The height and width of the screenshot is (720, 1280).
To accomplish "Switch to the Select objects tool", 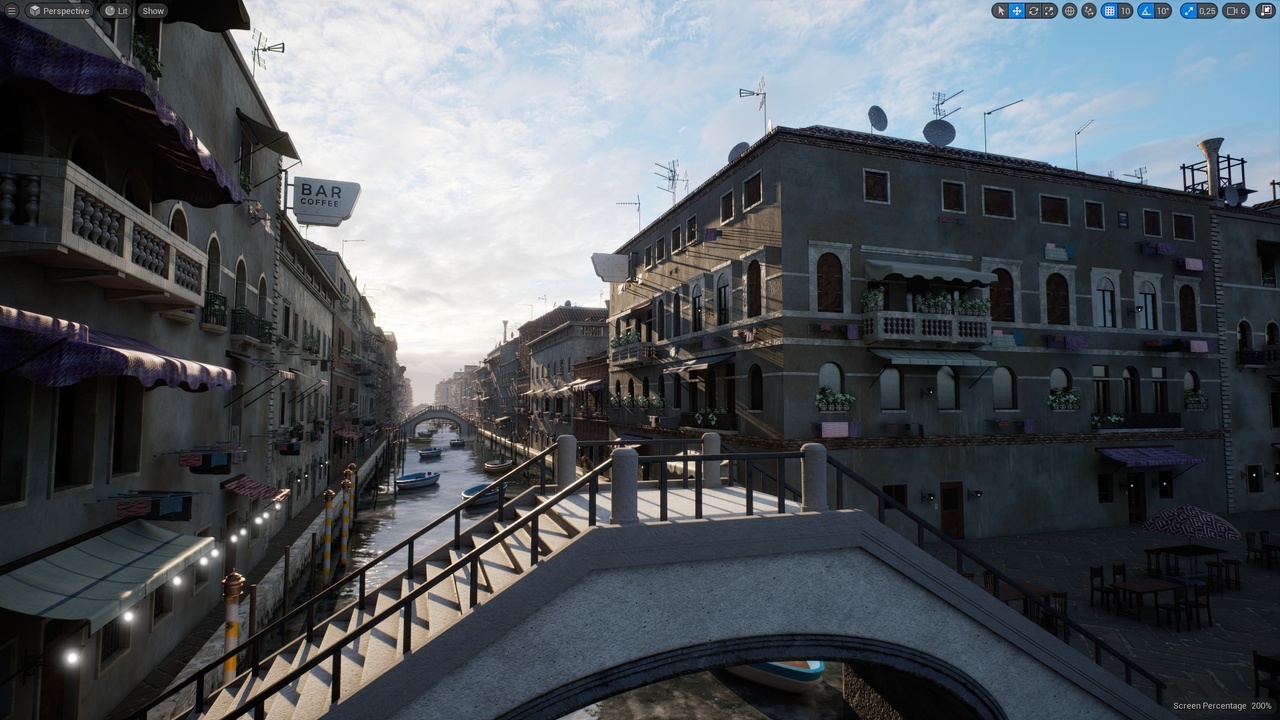I will (1000, 11).
